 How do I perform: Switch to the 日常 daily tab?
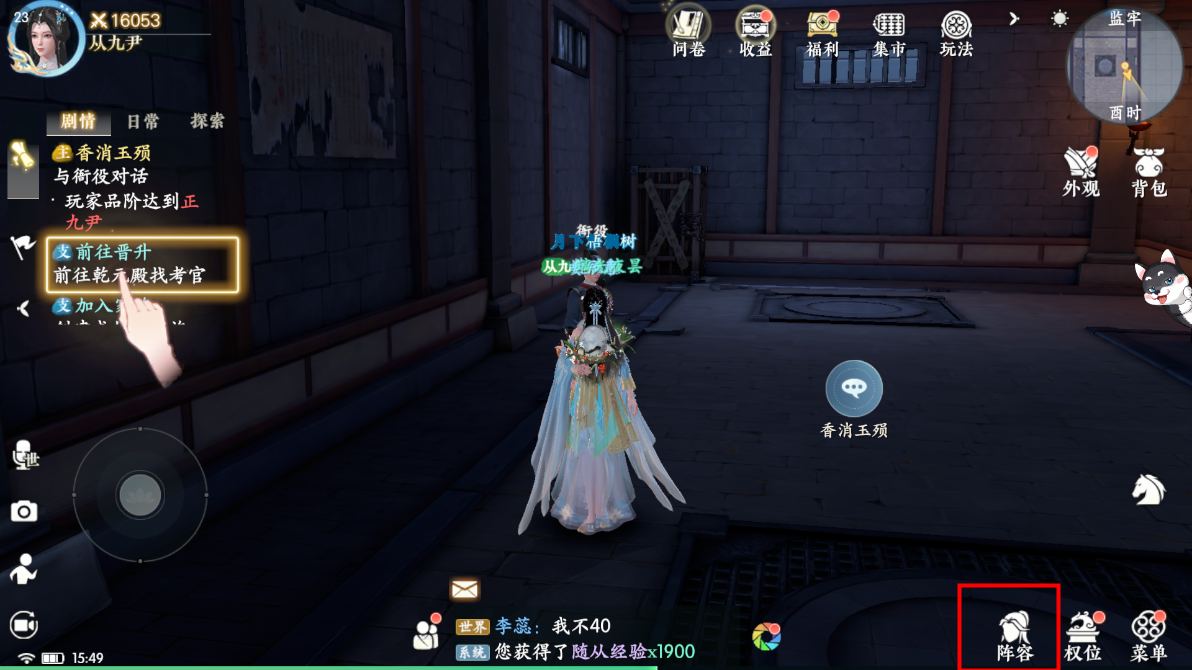click(x=143, y=121)
